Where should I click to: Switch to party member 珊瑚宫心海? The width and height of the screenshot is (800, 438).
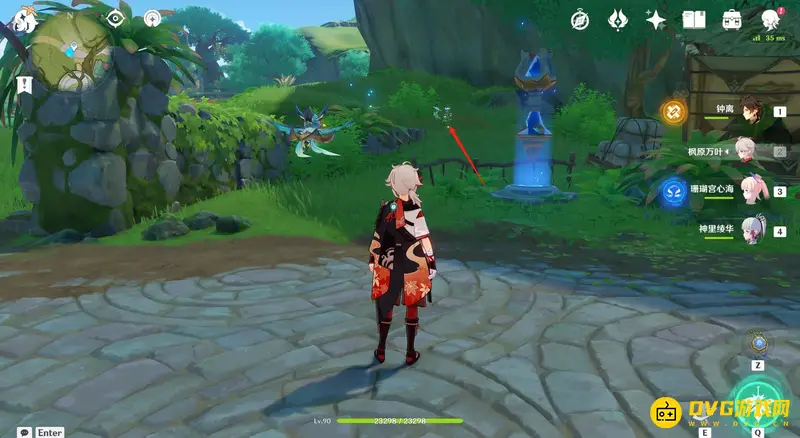pyautogui.click(x=748, y=189)
